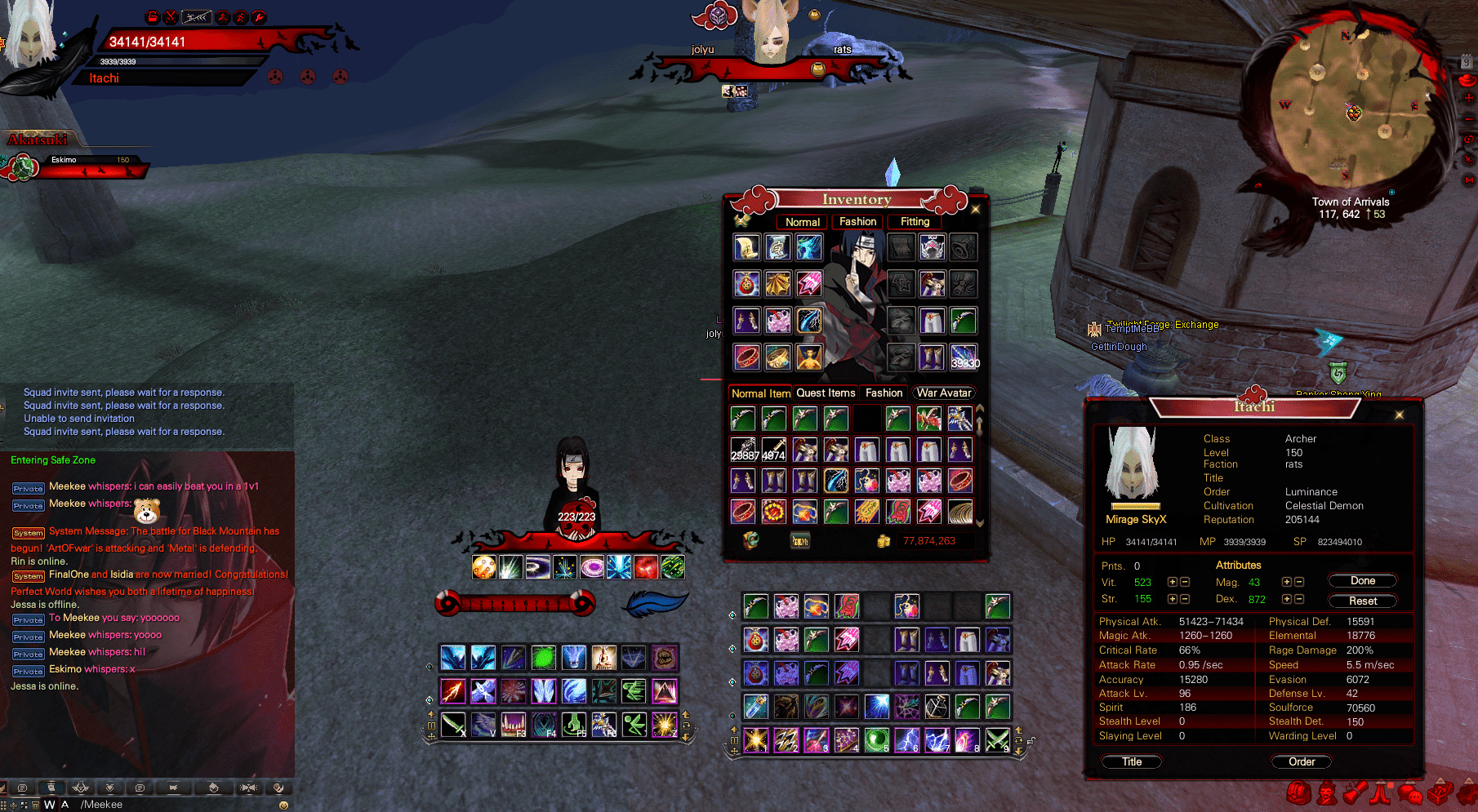The image size is (1478, 812).
Task: Click the Title button on Itachi's character panel
Action: click(x=1132, y=761)
